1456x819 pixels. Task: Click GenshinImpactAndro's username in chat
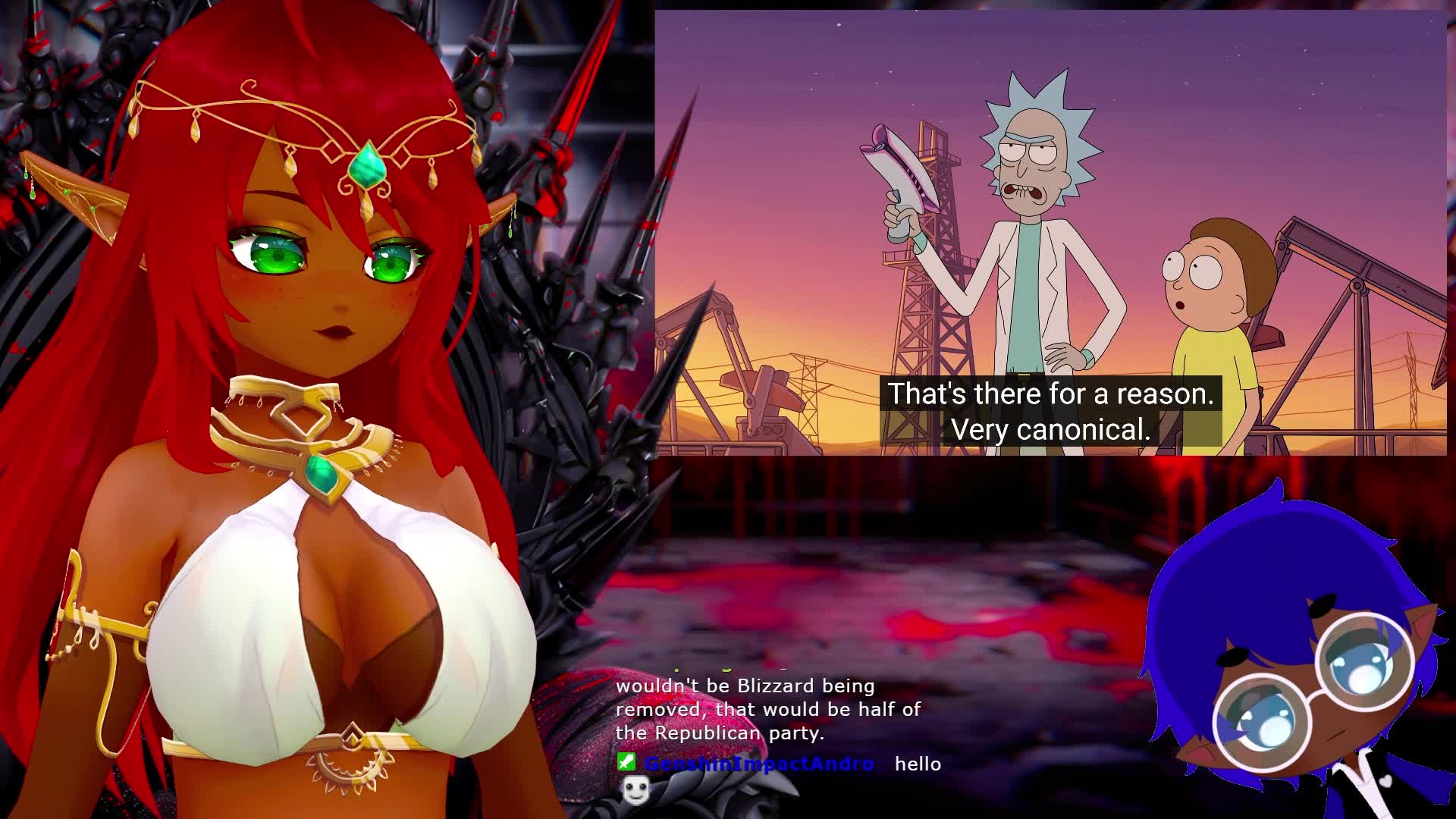(x=759, y=764)
